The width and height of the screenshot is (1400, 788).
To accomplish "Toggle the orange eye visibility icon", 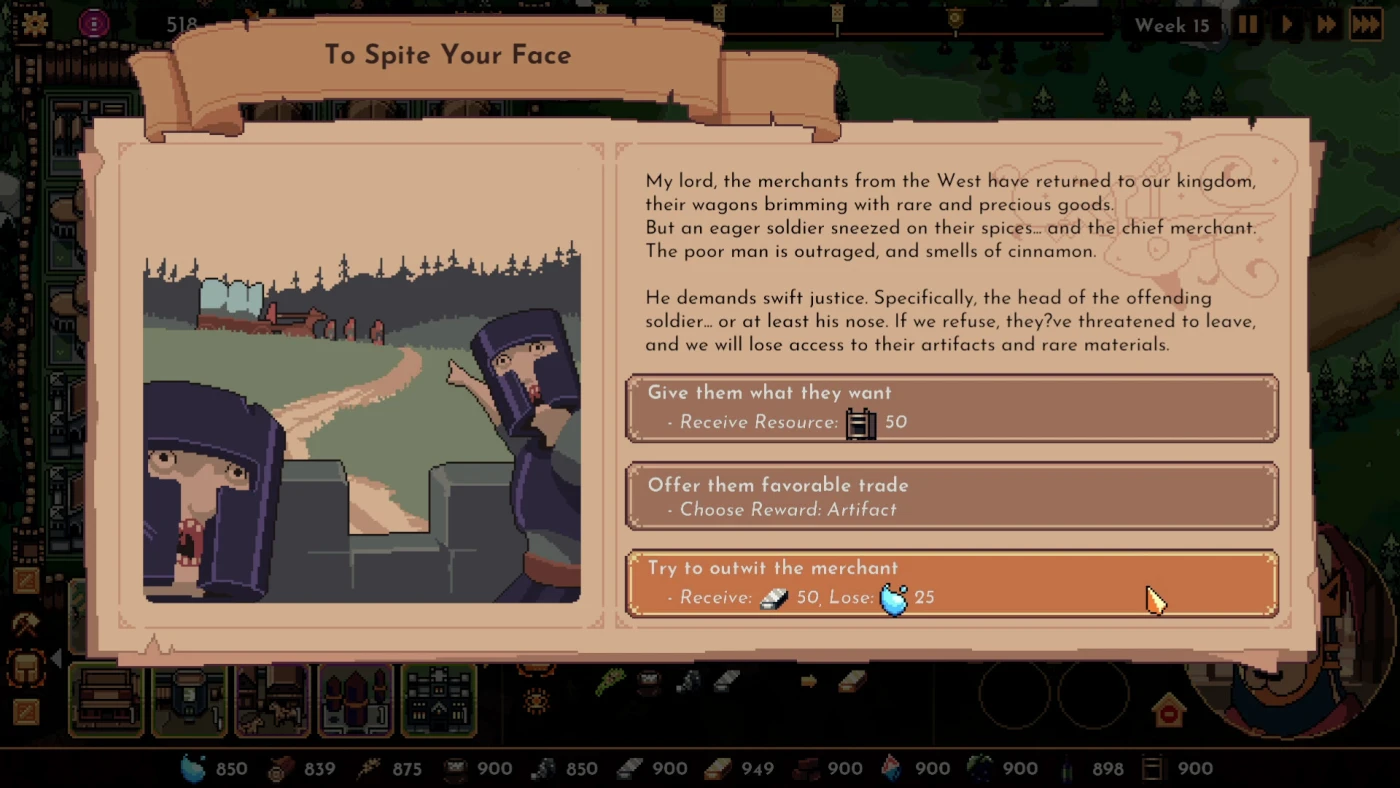I will coord(536,701).
